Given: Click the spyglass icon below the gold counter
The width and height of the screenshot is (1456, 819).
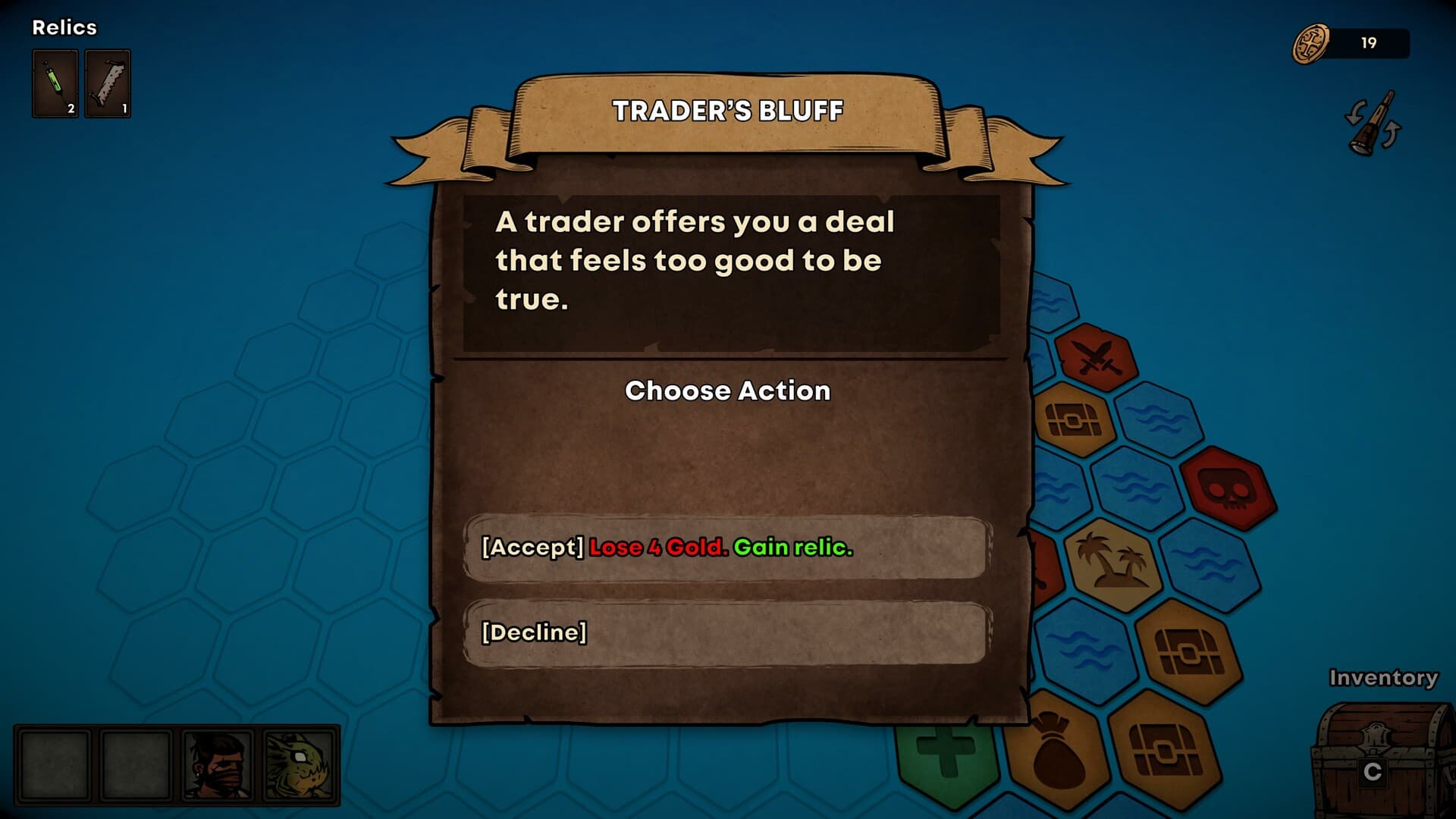Looking at the screenshot, I should point(1374,125).
